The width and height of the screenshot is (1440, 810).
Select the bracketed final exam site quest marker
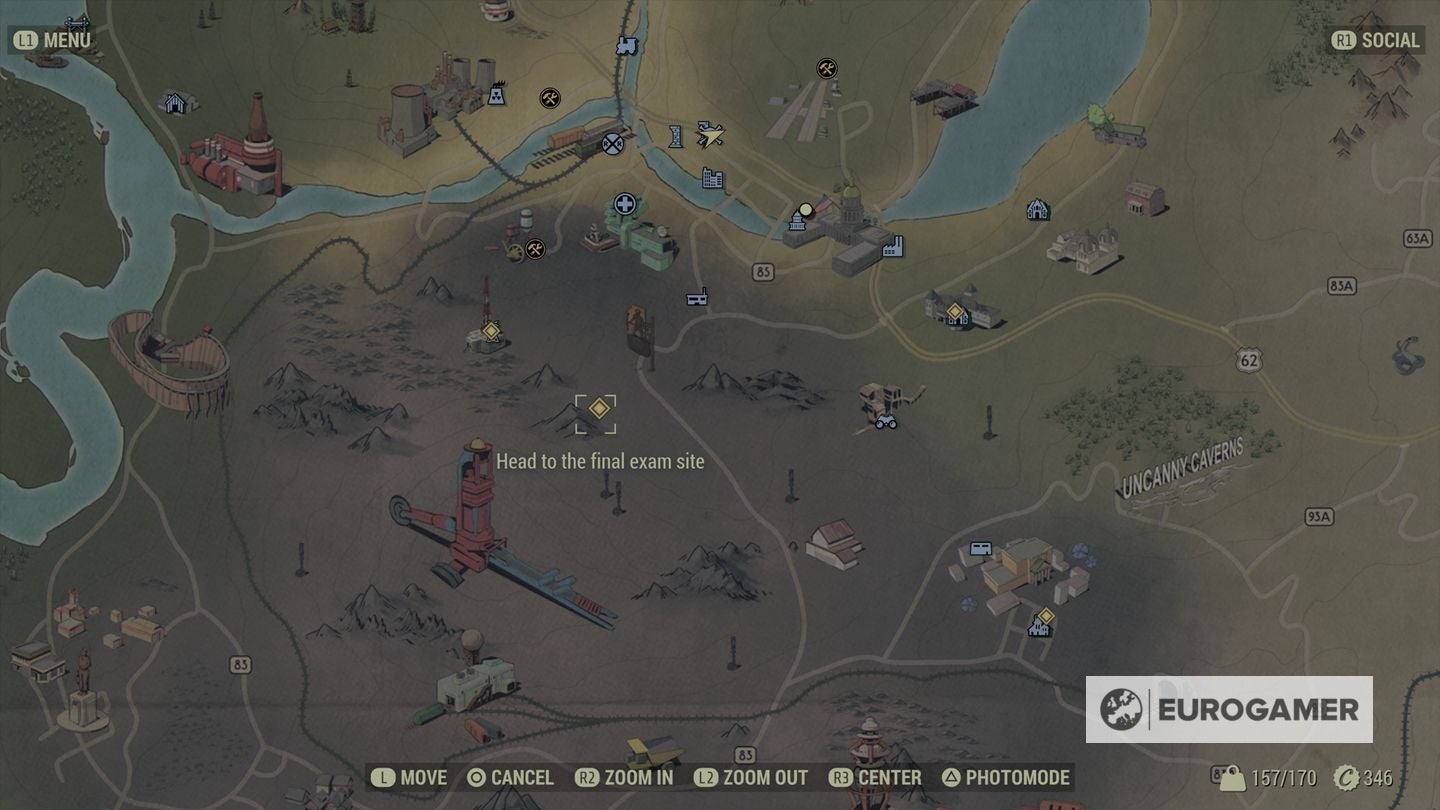[598, 411]
